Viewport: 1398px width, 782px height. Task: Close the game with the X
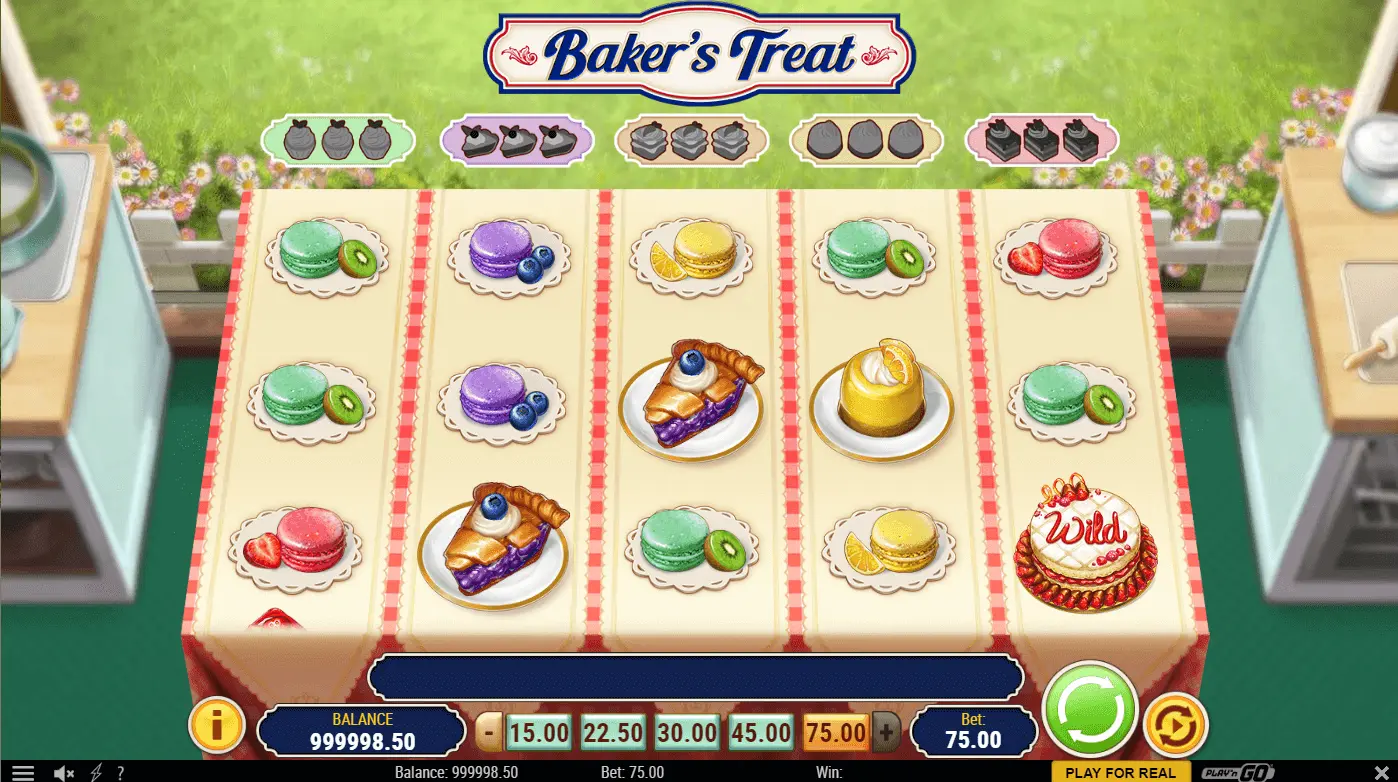tap(1381, 773)
